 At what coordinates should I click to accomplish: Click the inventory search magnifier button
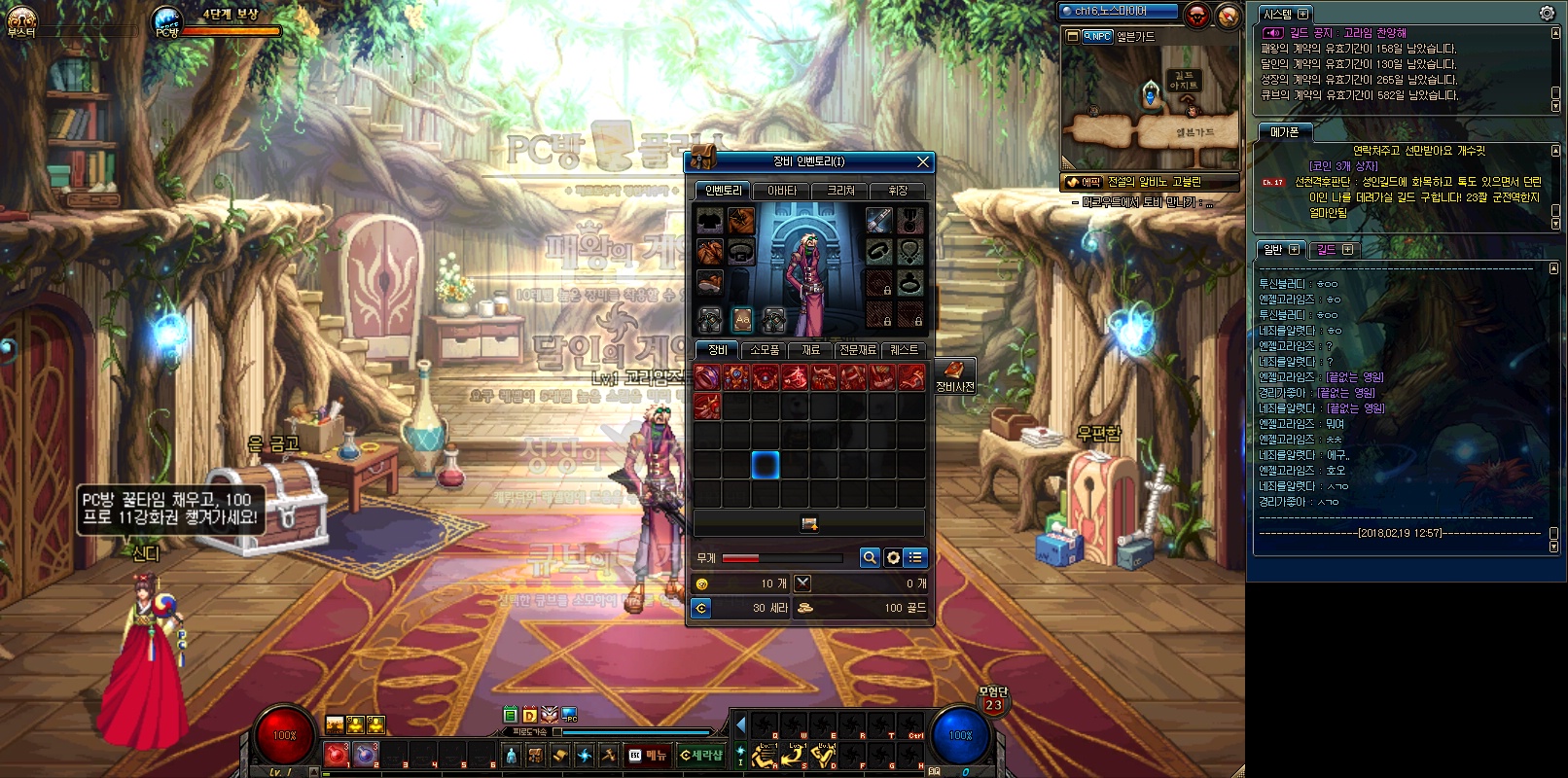point(870,557)
